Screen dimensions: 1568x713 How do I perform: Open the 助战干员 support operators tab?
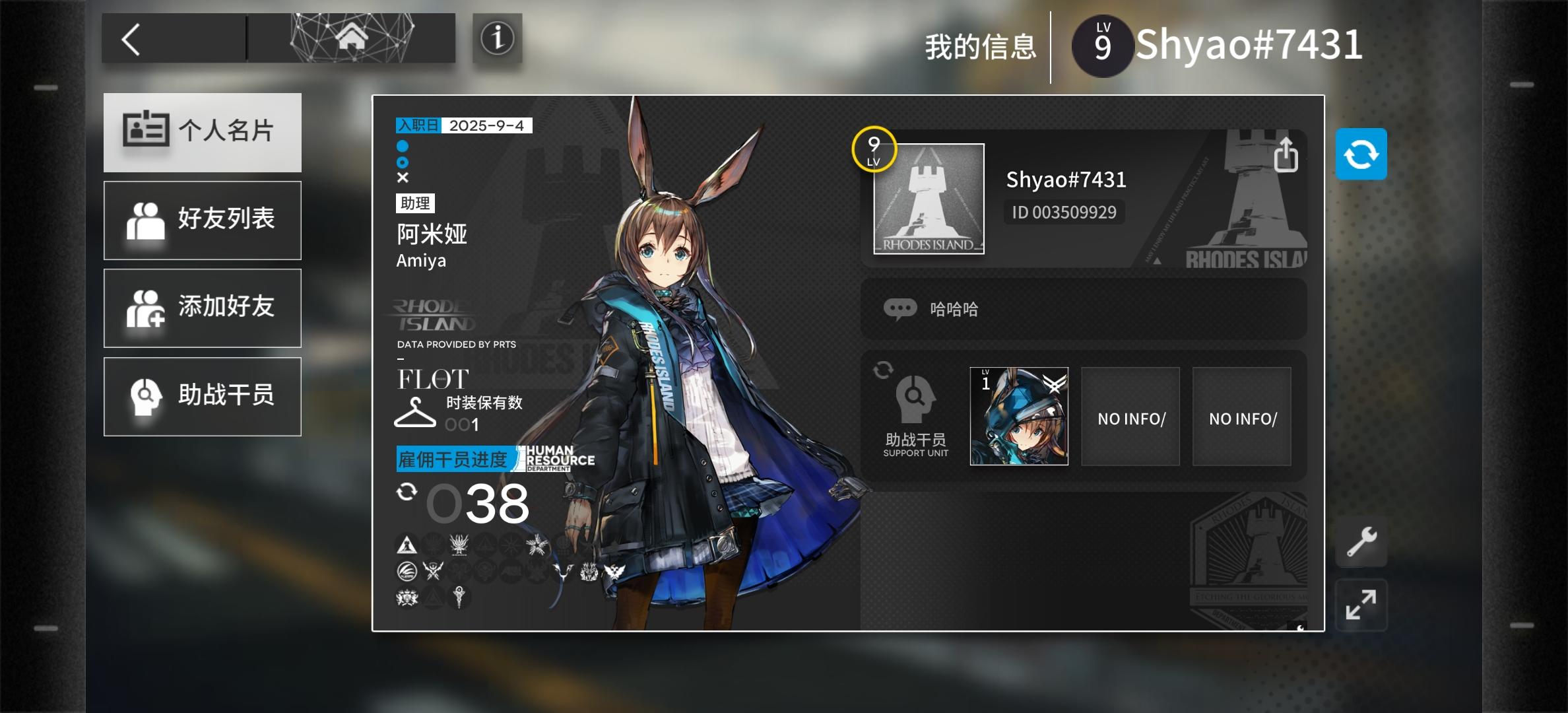[203, 396]
